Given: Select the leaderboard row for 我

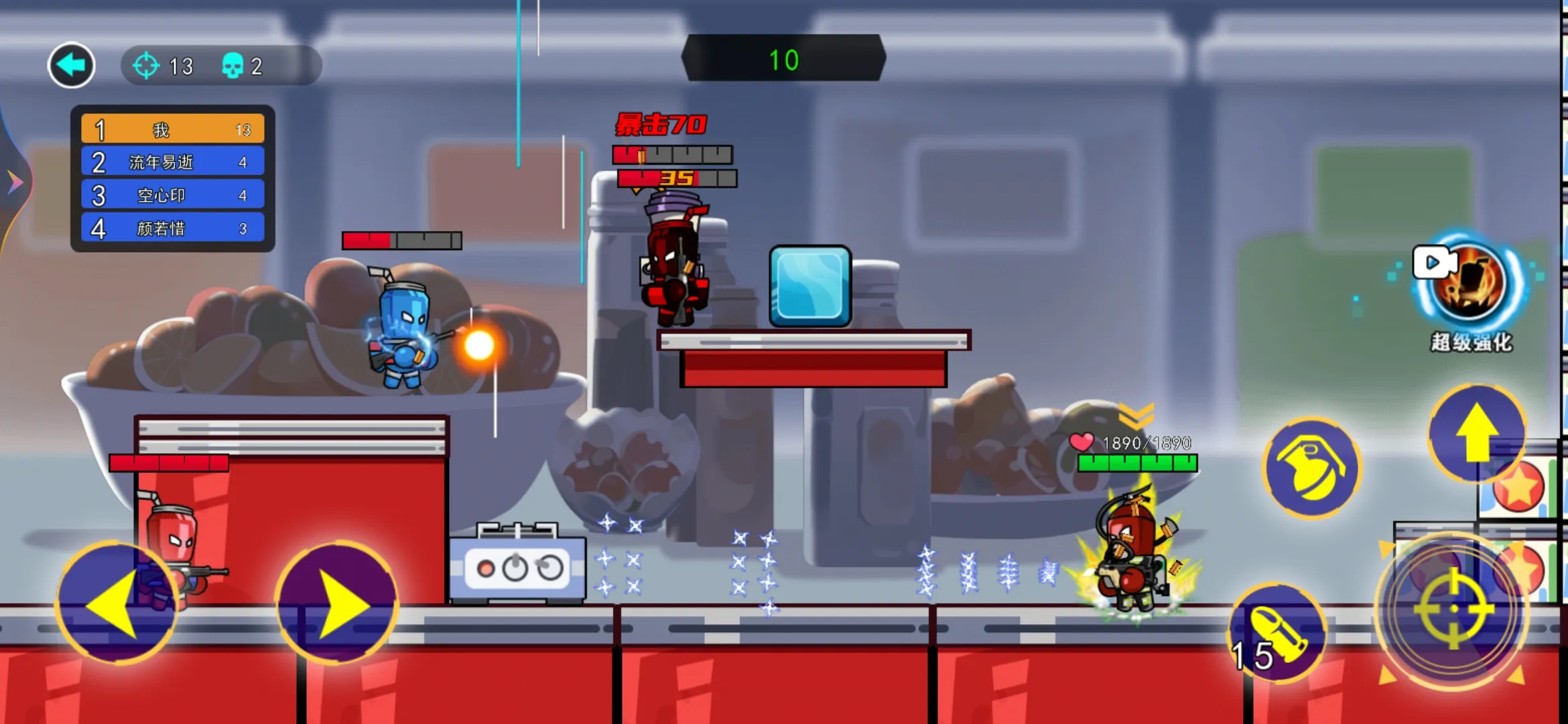Looking at the screenshot, I should [x=173, y=129].
